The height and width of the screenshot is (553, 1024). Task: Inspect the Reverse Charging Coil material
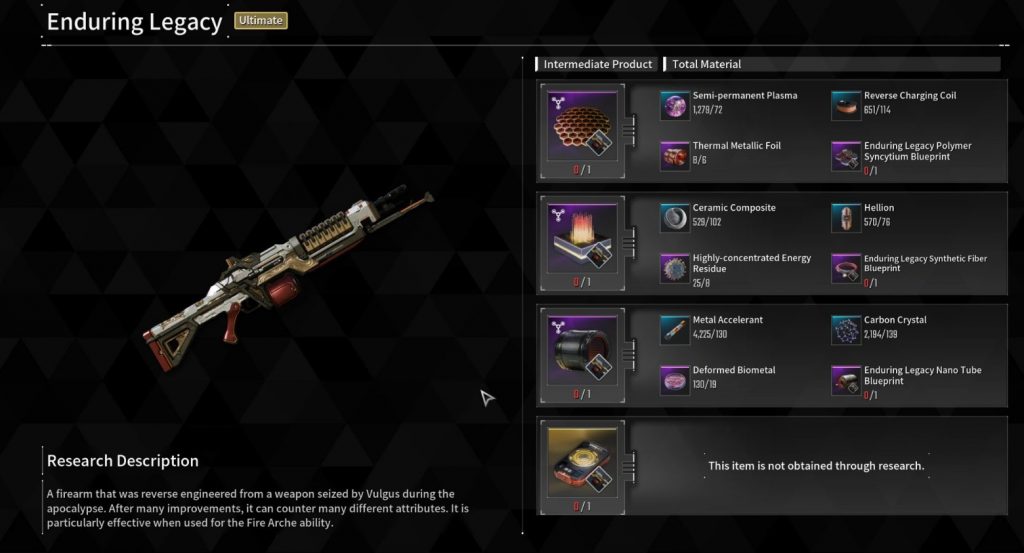845,105
